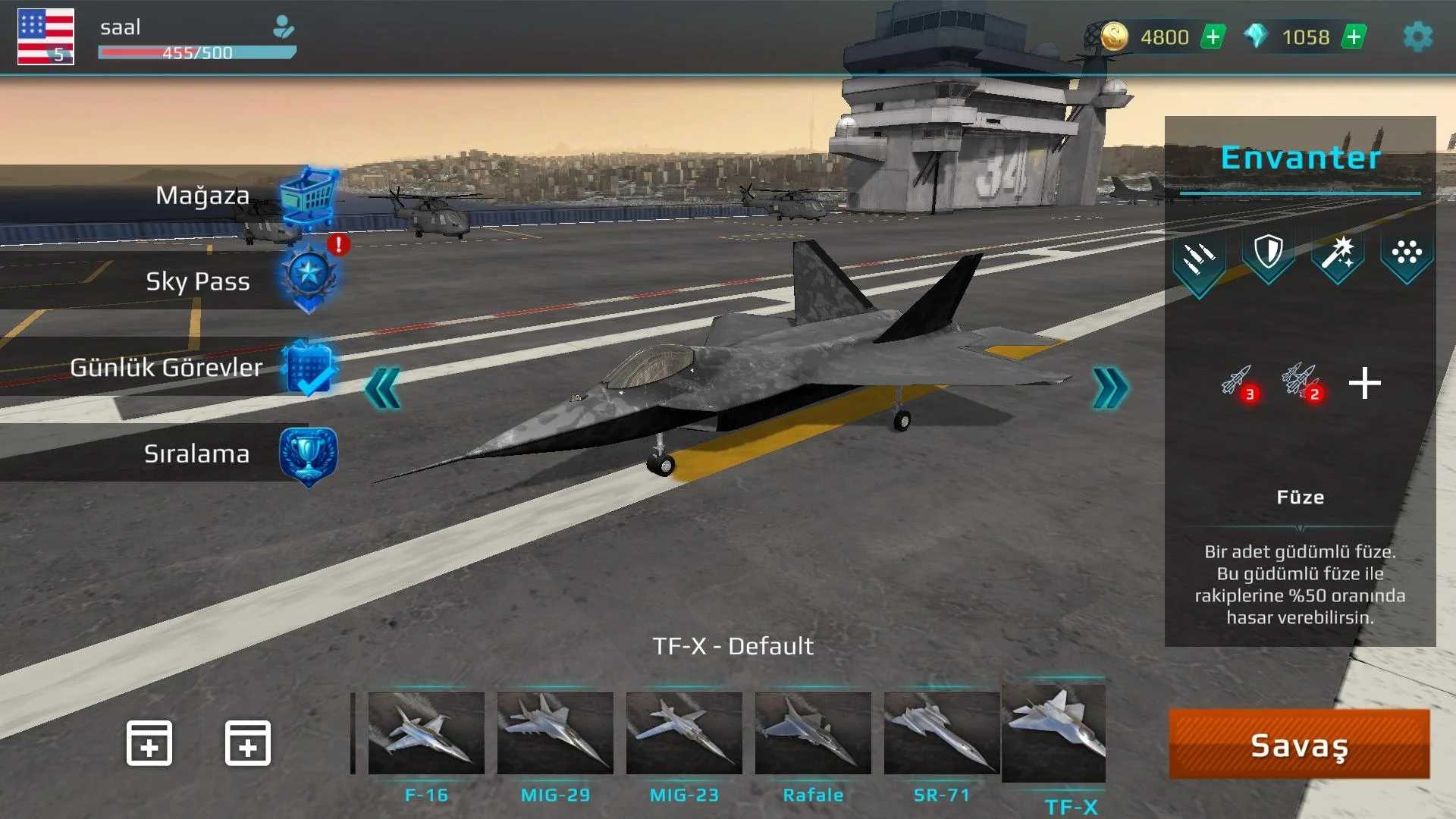
Task: Choose the MIG-29 plane thumbnail
Action: tap(555, 733)
